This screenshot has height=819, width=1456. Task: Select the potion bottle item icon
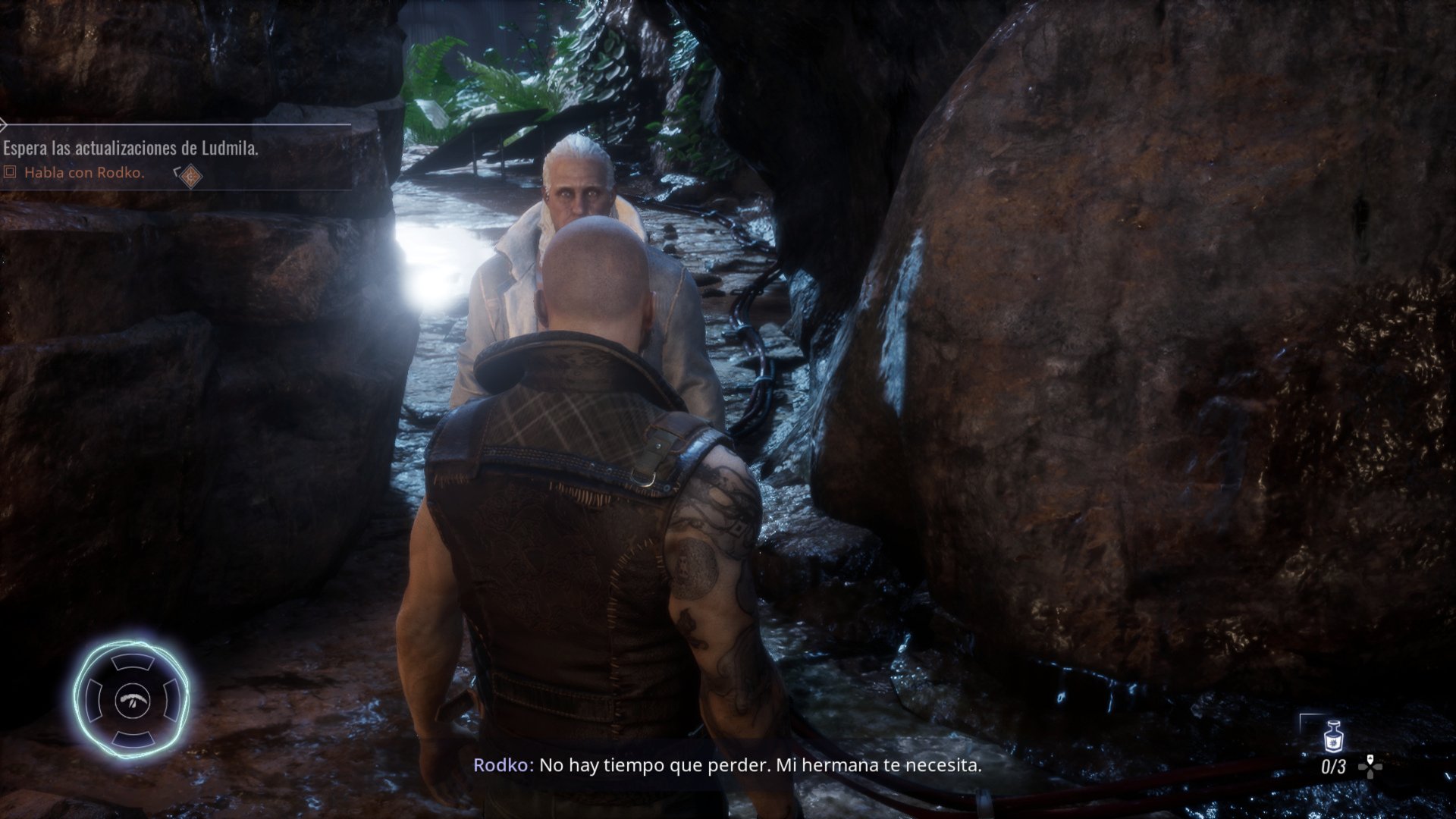click(x=1332, y=737)
